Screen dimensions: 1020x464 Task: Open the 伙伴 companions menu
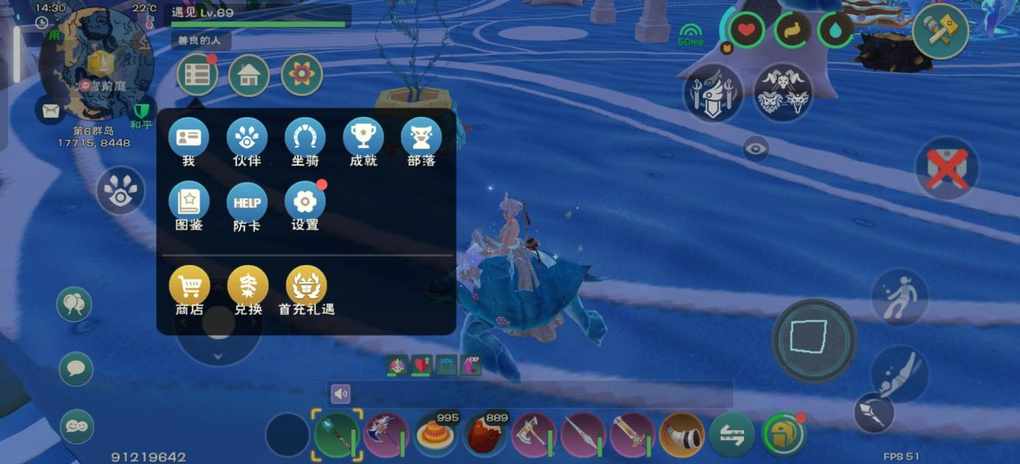[x=246, y=138]
